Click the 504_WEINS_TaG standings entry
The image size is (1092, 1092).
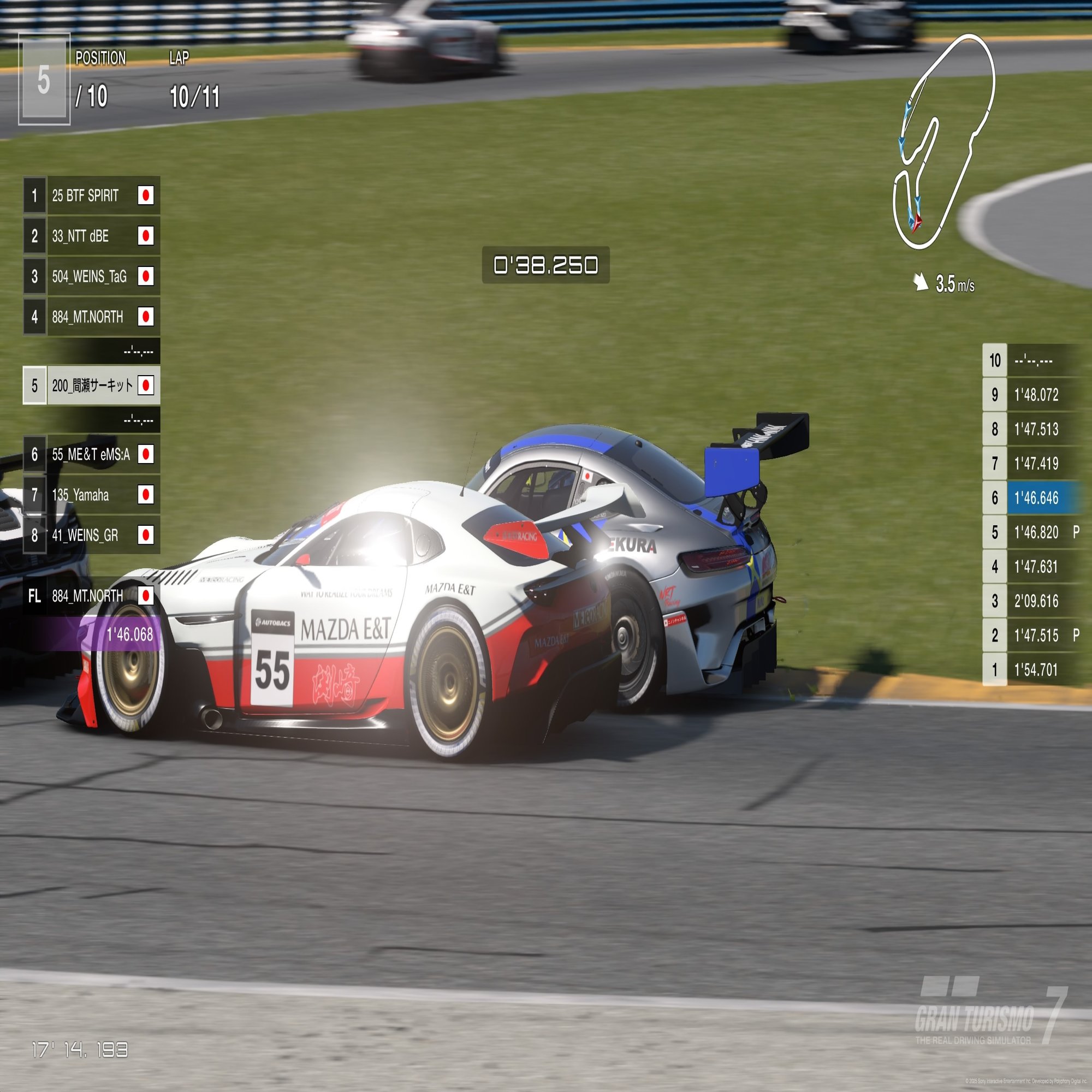[92, 276]
